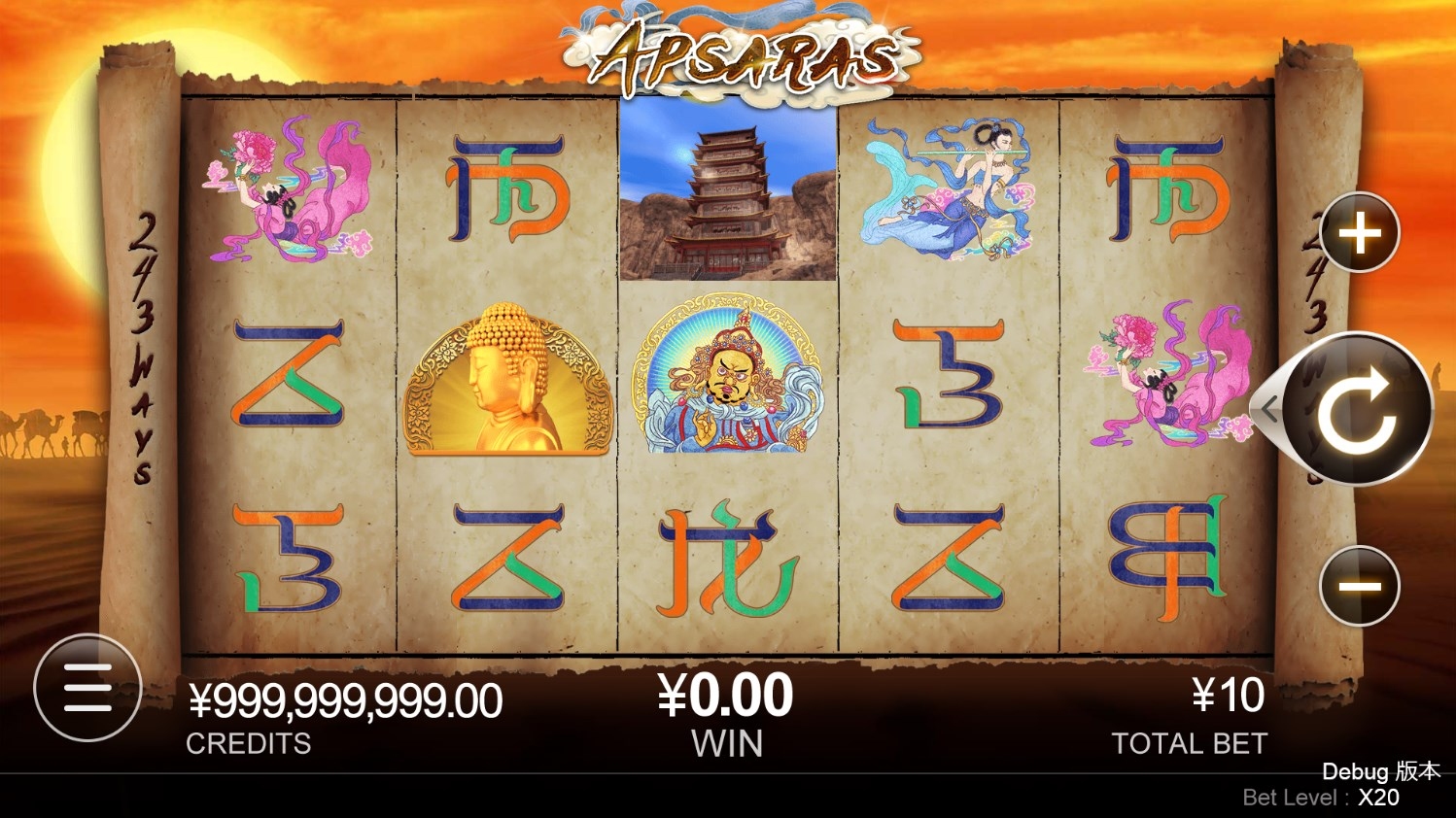Decrease the bet with the minus button
This screenshot has height=818, width=1456.
point(1360,586)
